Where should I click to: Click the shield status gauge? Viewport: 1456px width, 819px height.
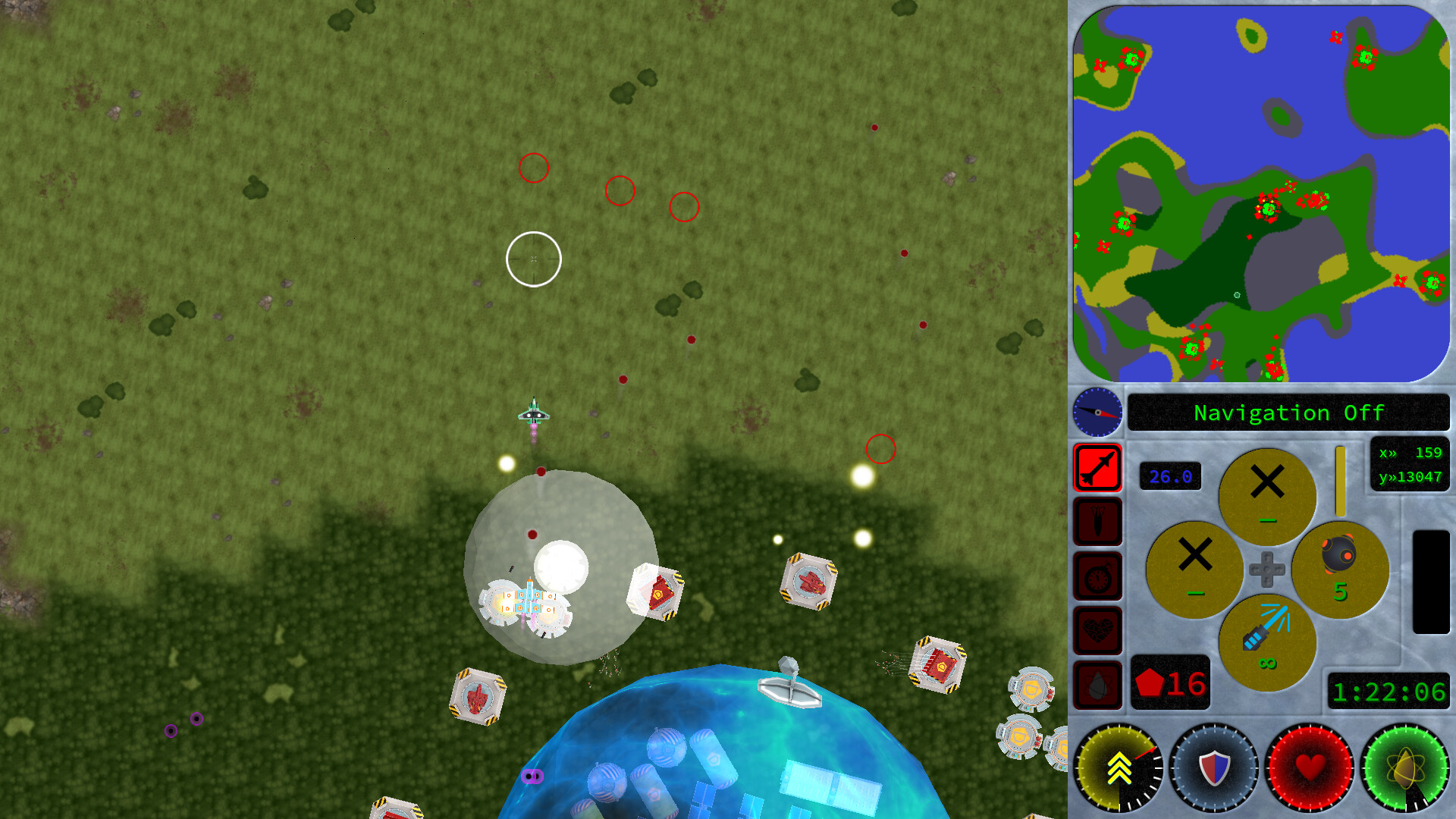1213,768
